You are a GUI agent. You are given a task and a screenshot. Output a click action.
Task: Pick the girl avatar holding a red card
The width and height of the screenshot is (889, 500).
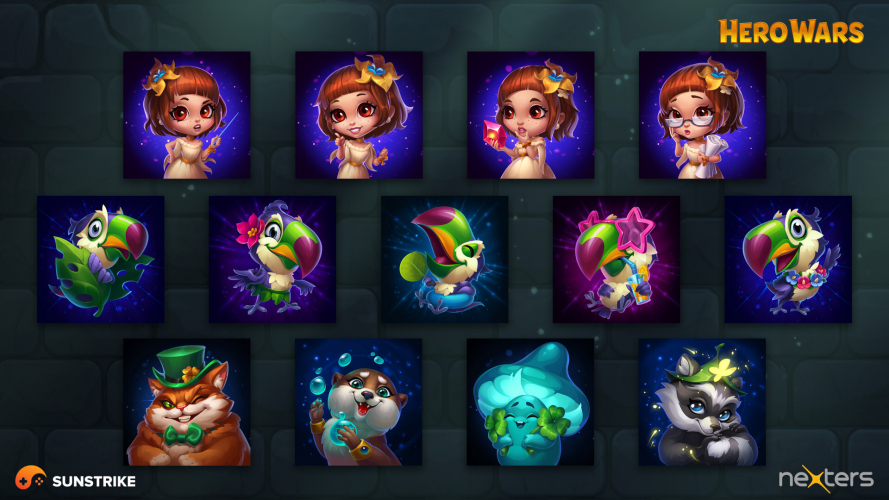pos(531,115)
